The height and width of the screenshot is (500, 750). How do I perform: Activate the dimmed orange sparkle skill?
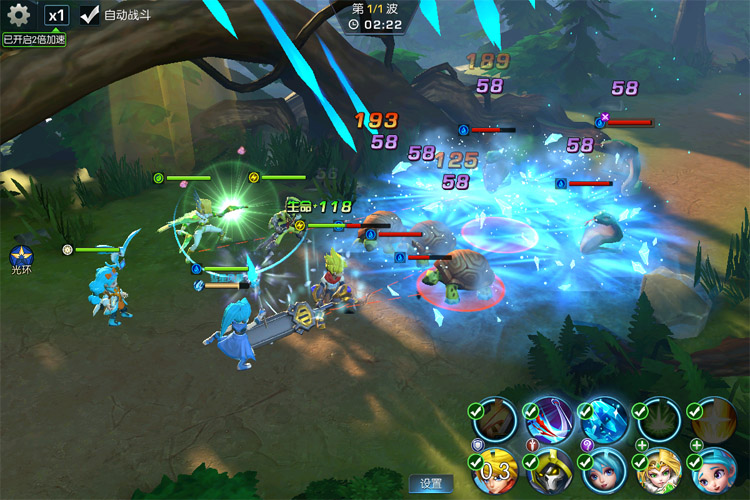714,421
